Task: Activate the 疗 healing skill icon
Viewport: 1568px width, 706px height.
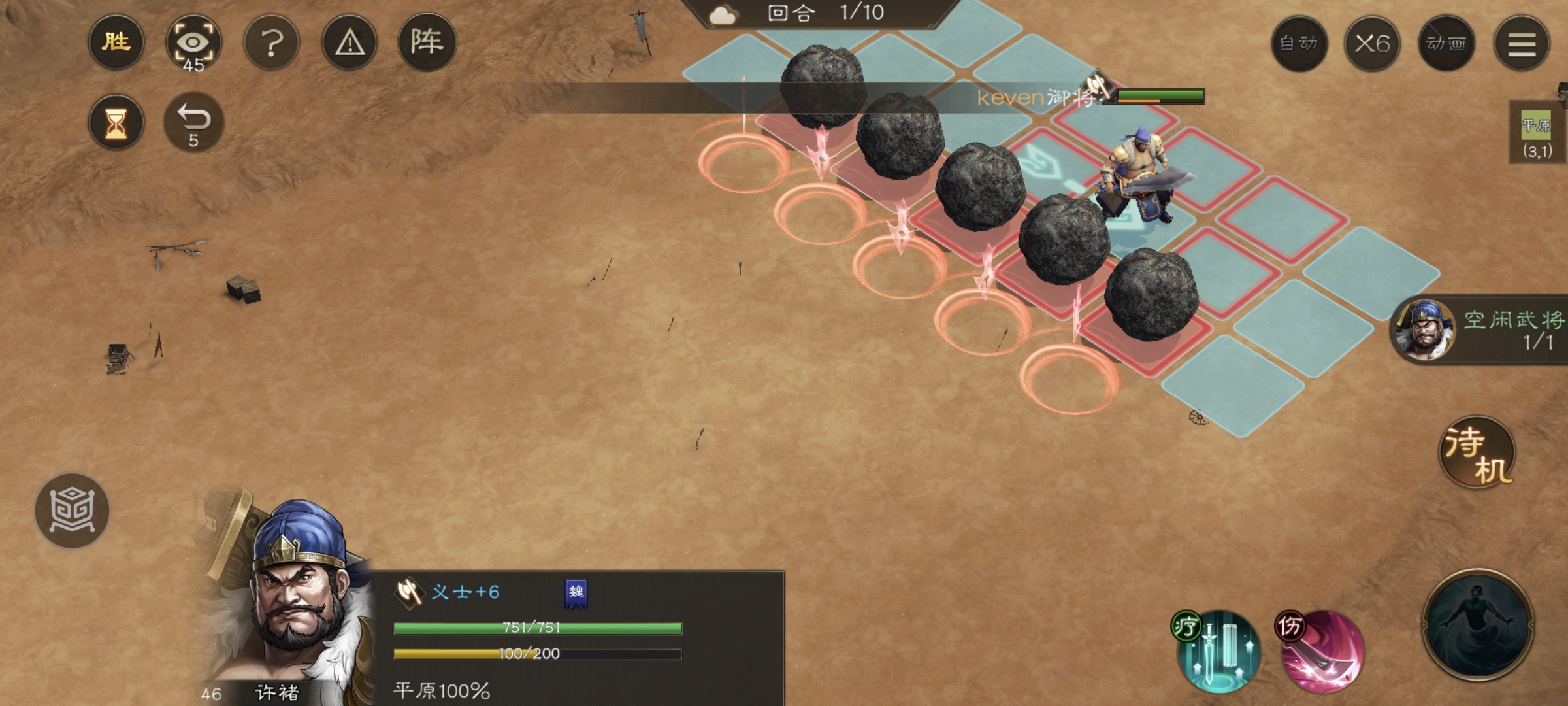Action: coord(1218,651)
